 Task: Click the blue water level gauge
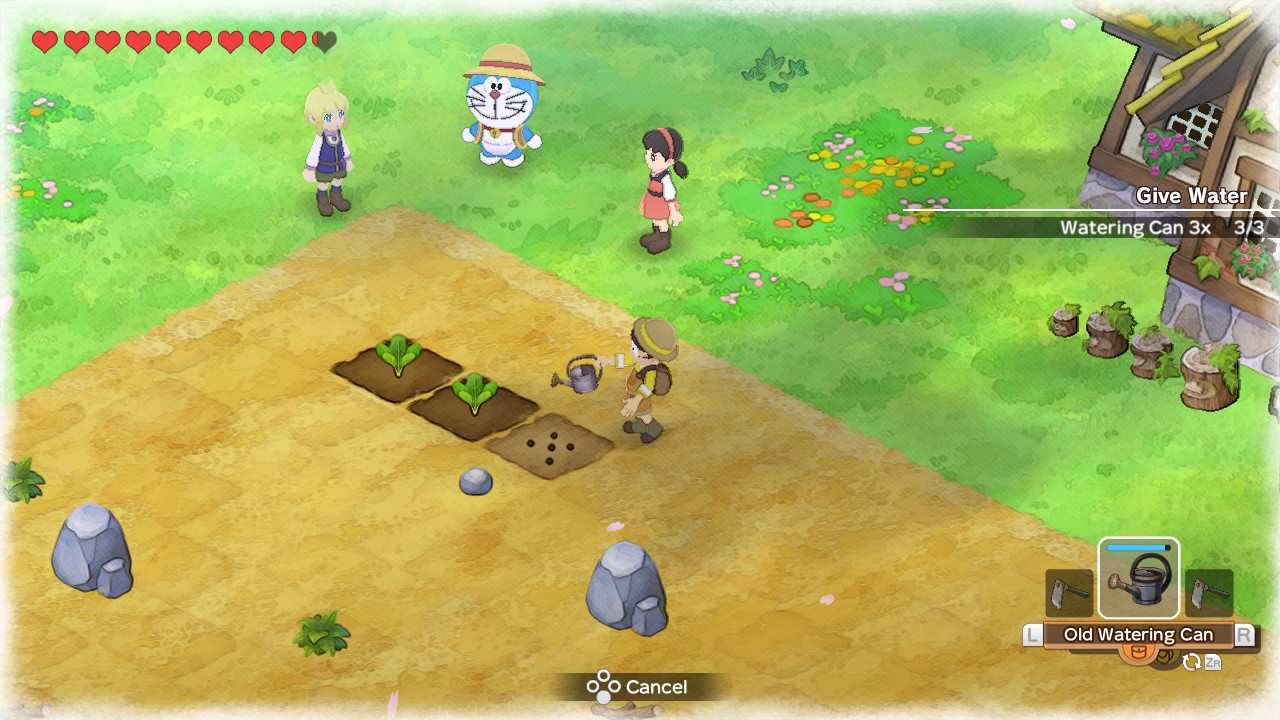coord(1138,549)
